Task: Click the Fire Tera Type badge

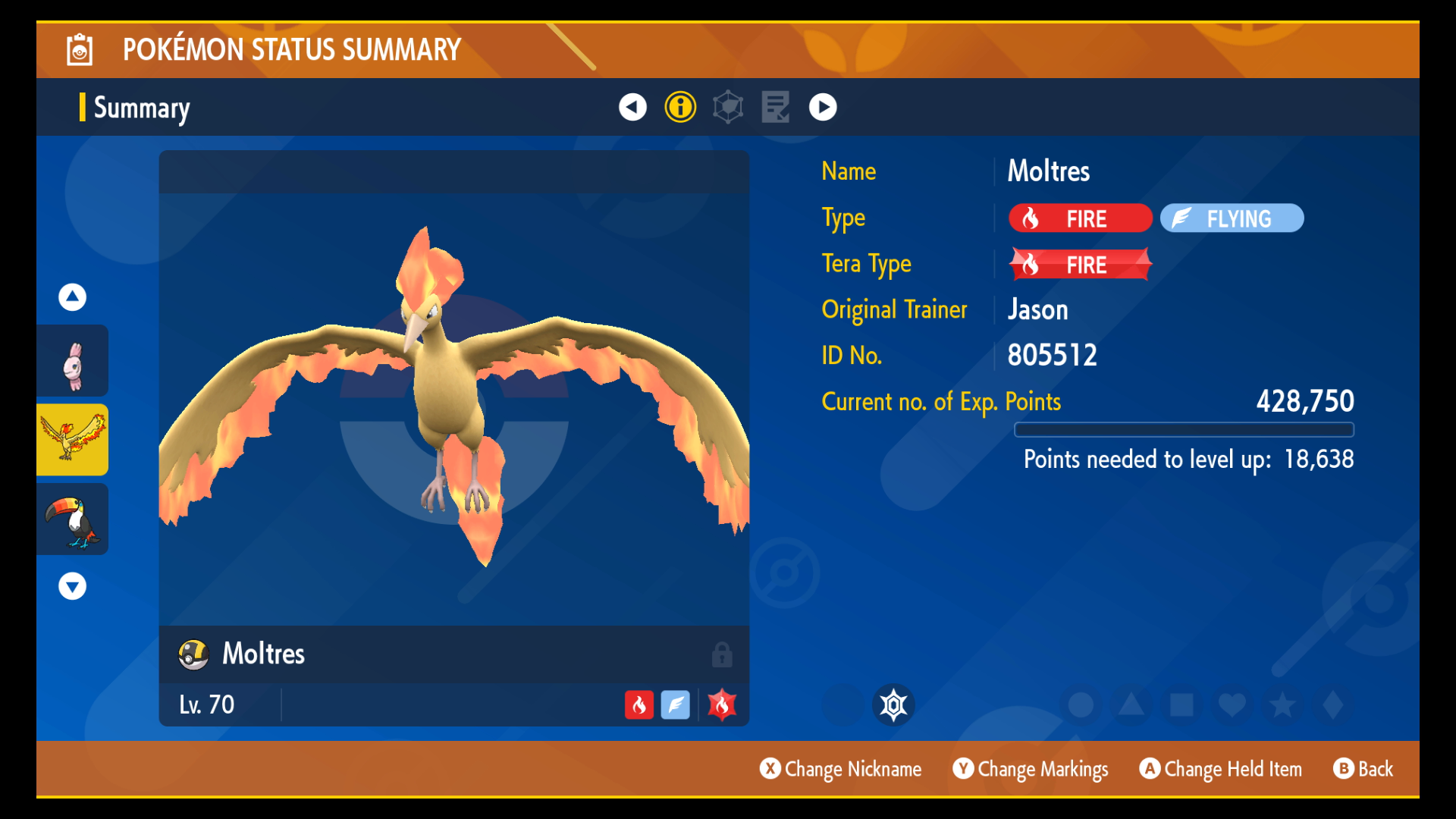Action: click(x=1080, y=265)
